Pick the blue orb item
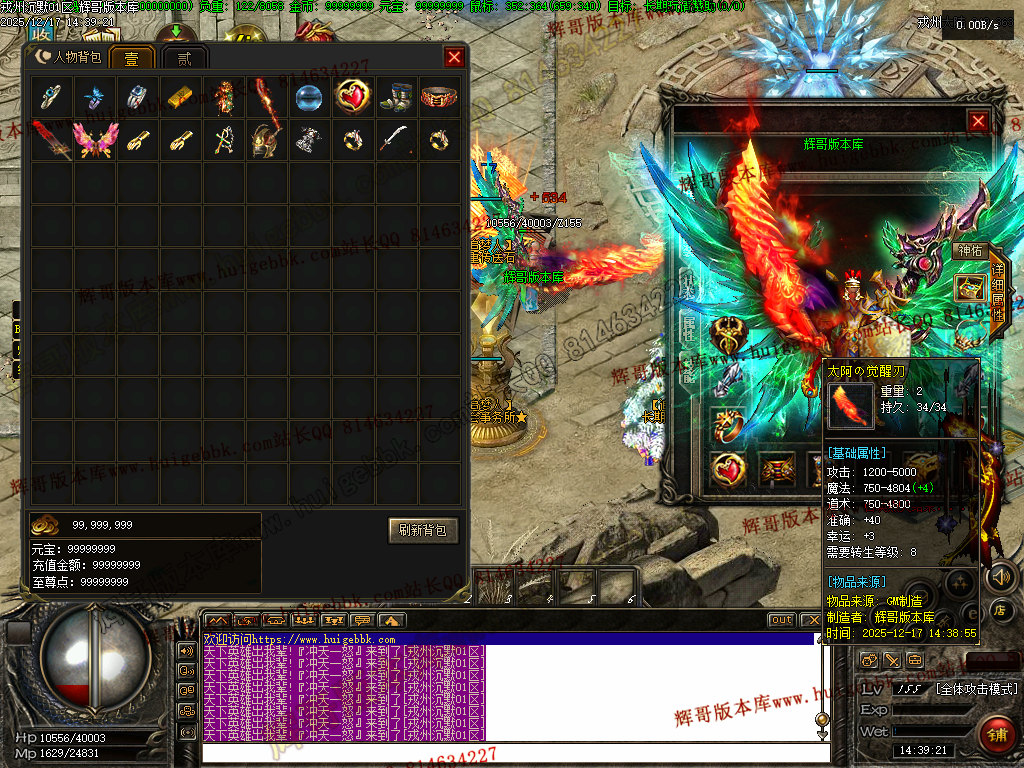Screen dimensions: 1024x768 coord(308,97)
